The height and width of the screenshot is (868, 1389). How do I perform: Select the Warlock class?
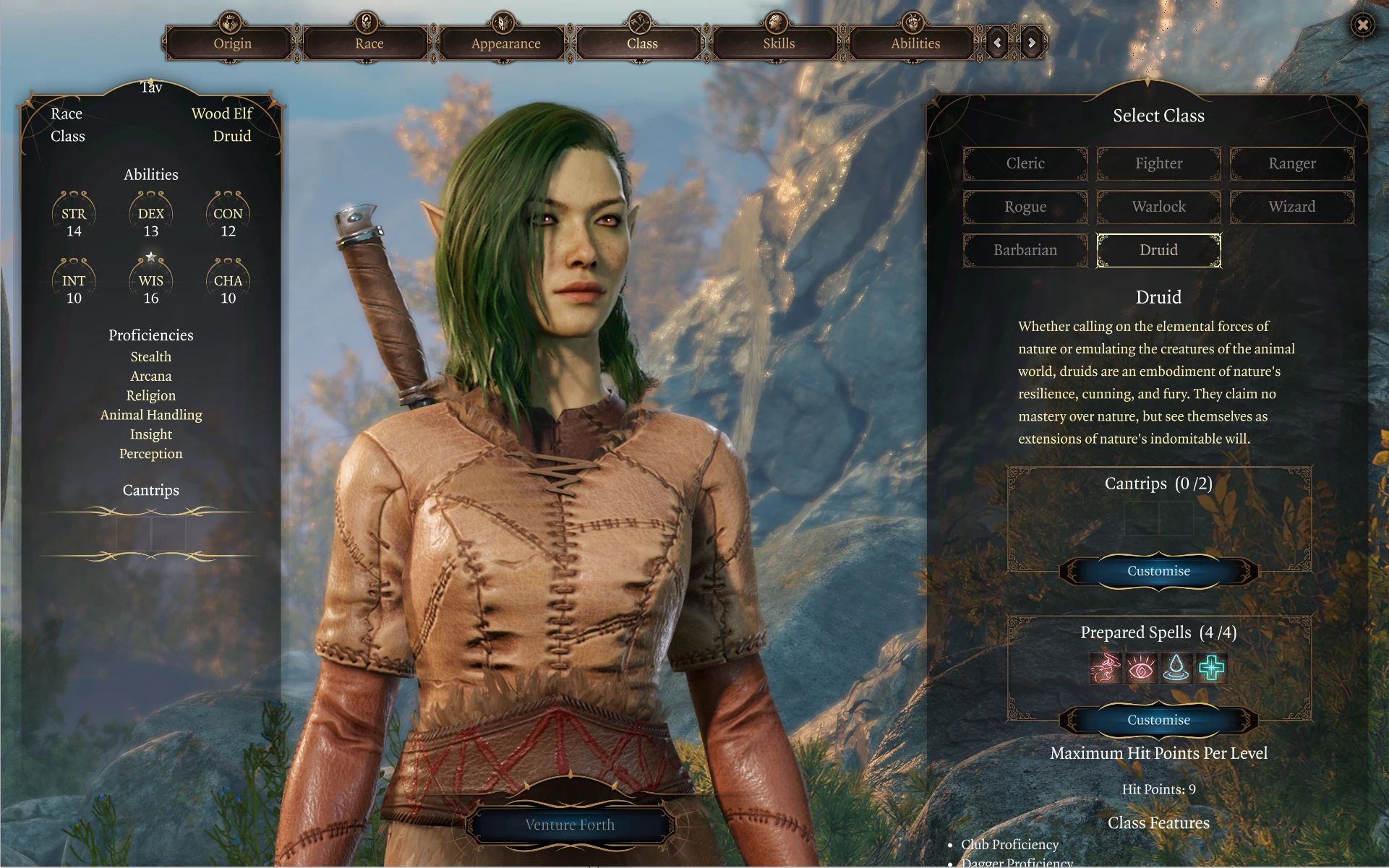click(1158, 207)
